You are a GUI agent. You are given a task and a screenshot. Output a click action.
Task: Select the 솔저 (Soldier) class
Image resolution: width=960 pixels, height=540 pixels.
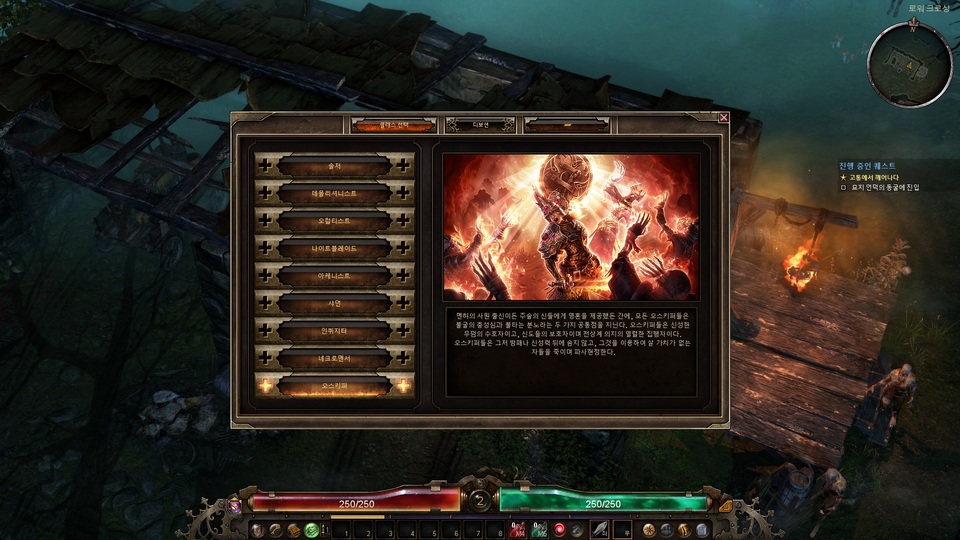coord(334,165)
